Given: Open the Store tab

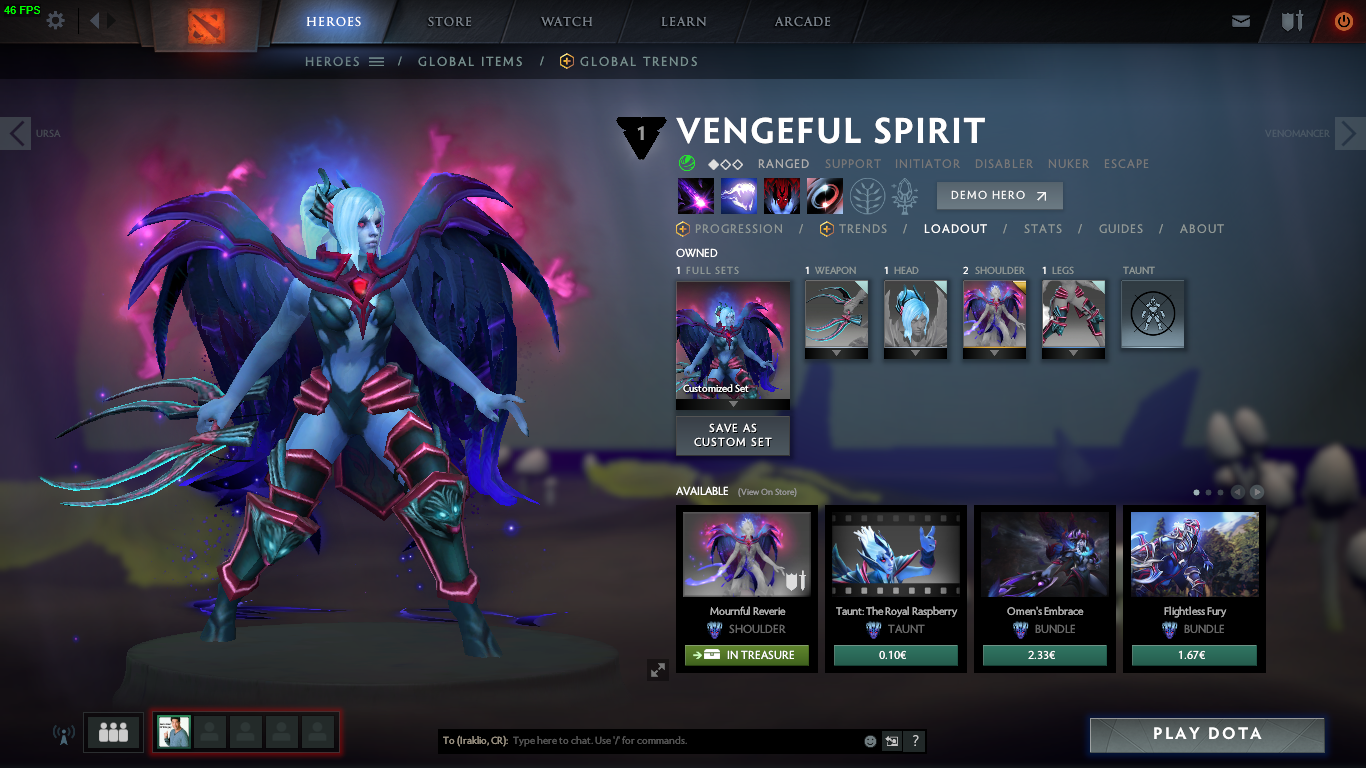Looking at the screenshot, I should pyautogui.click(x=450, y=21).
